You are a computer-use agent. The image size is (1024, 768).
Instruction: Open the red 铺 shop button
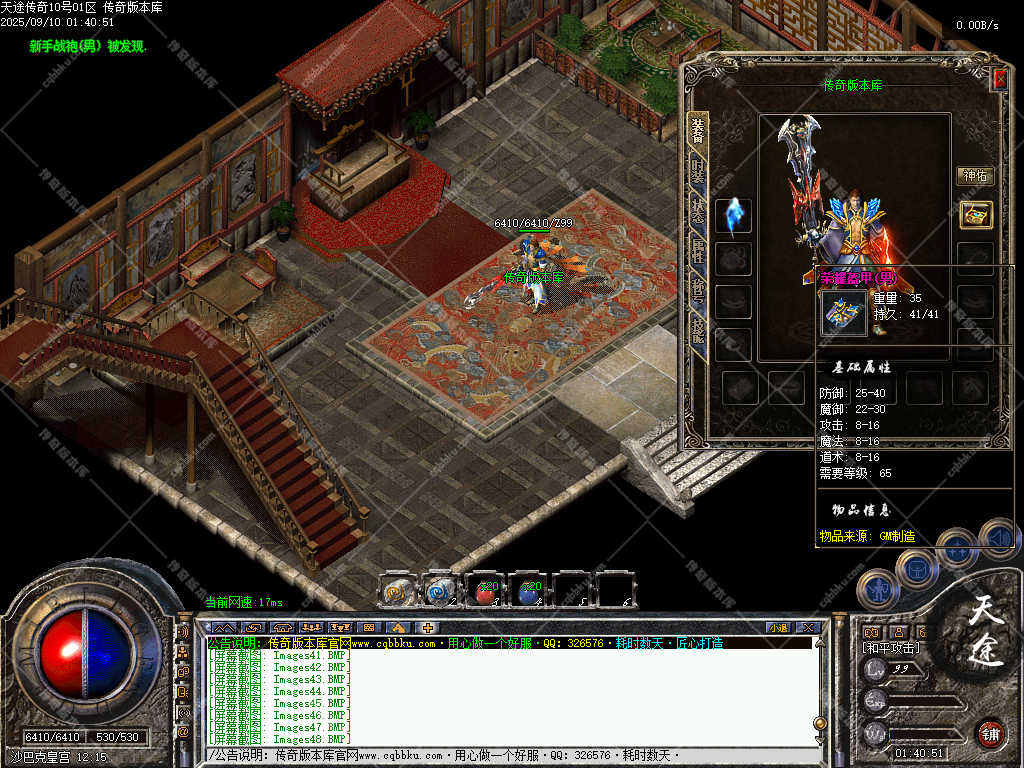coord(990,732)
